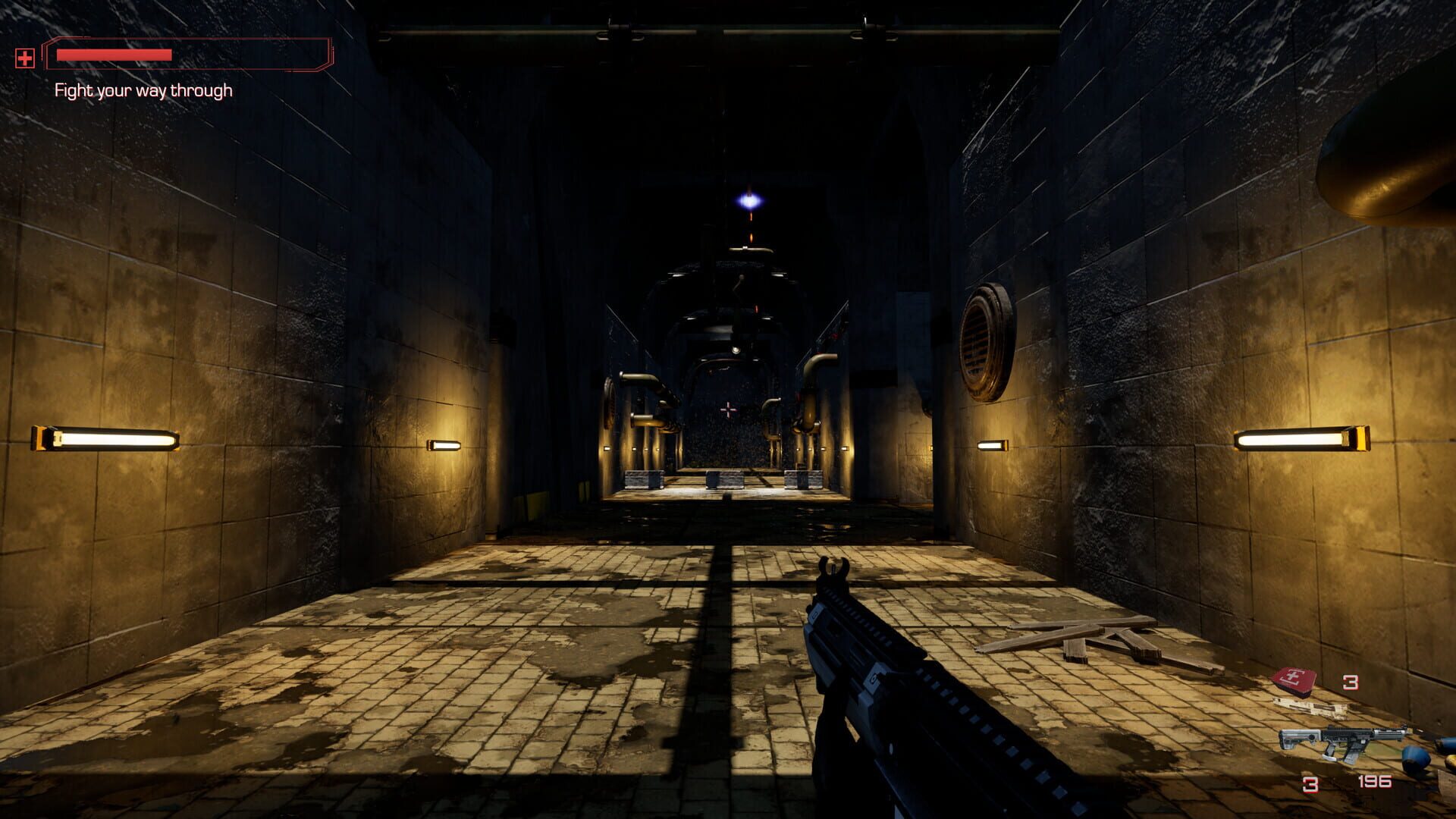The width and height of the screenshot is (1456, 819).
Task: Click the magazine count showing 3
Action: click(x=1310, y=784)
